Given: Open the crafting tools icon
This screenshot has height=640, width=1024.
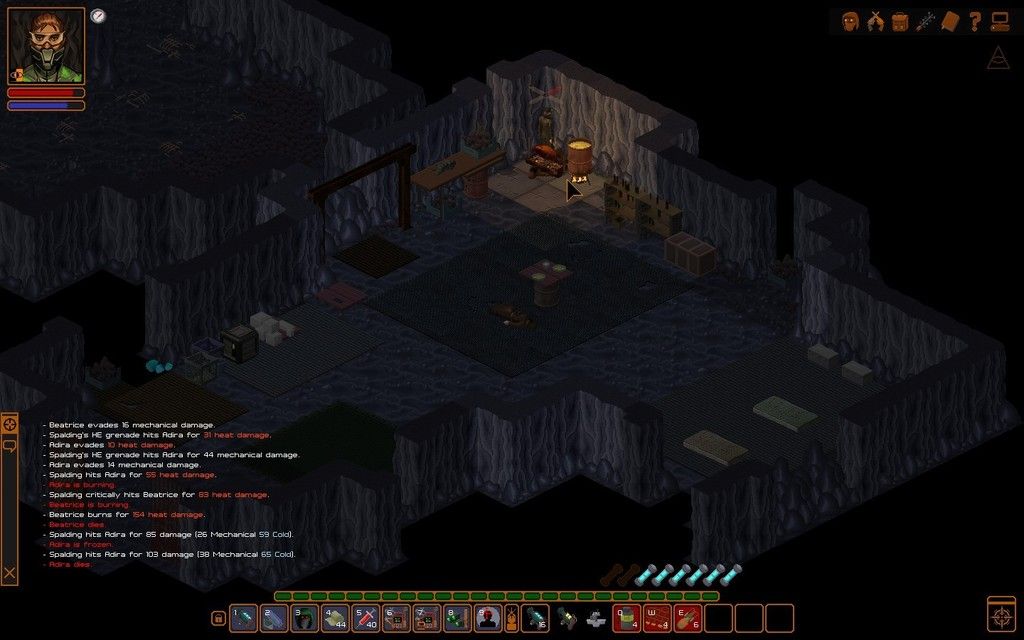Looking at the screenshot, I should tap(926, 21).
